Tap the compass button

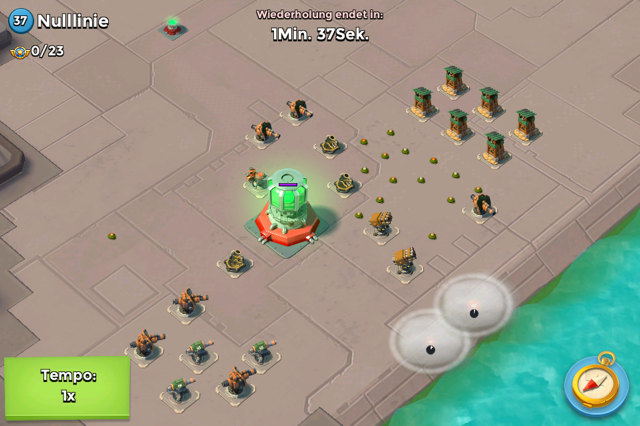pyautogui.click(x=597, y=383)
